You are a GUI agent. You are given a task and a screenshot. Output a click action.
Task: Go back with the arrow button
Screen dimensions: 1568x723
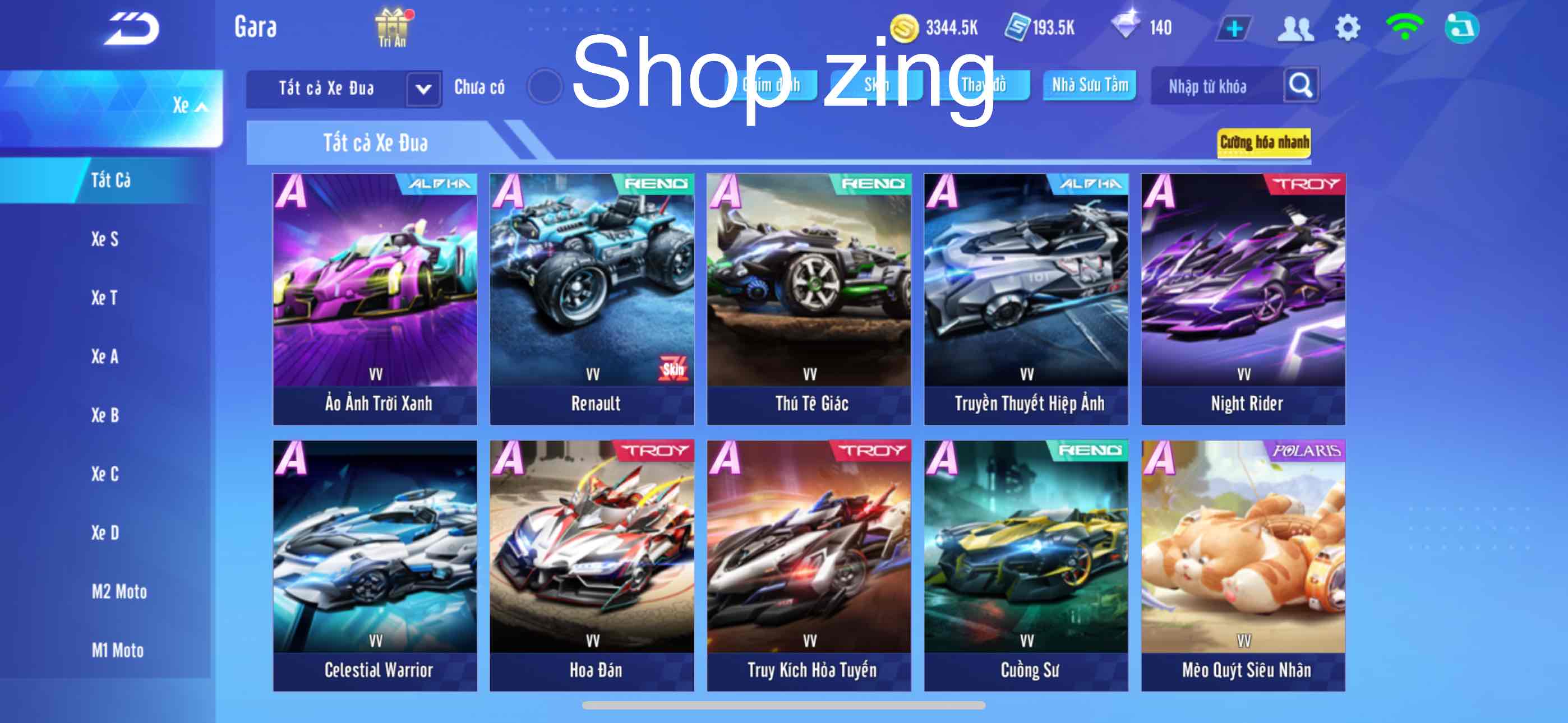(x=132, y=29)
